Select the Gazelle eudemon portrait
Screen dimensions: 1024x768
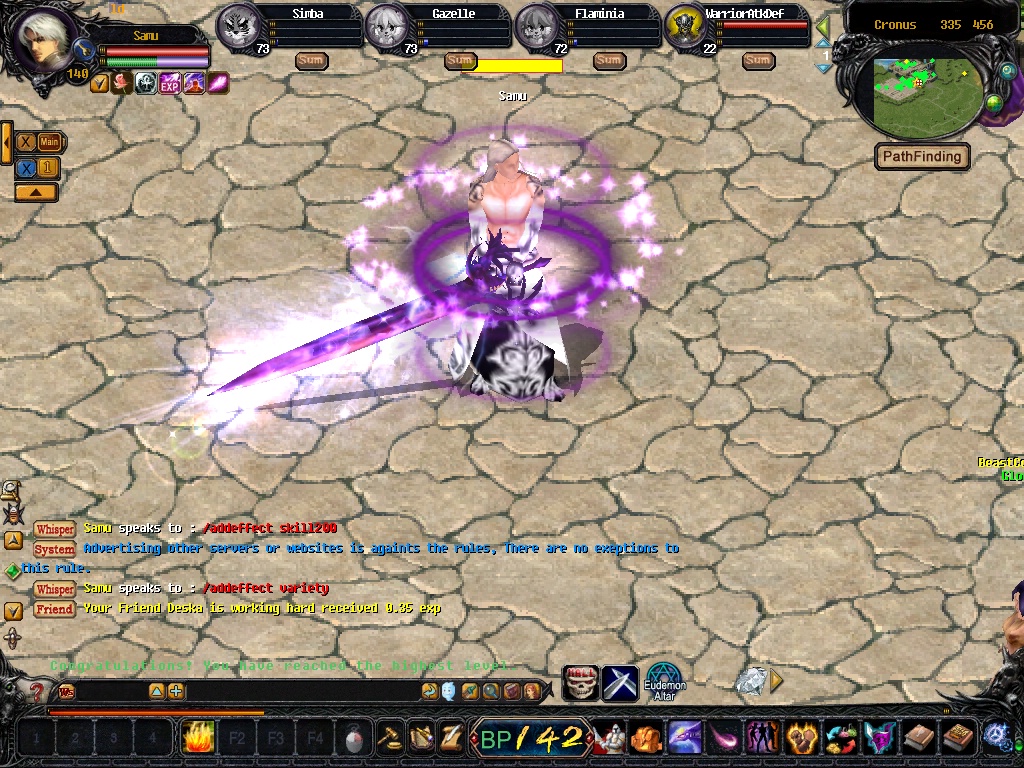pyautogui.click(x=386, y=24)
